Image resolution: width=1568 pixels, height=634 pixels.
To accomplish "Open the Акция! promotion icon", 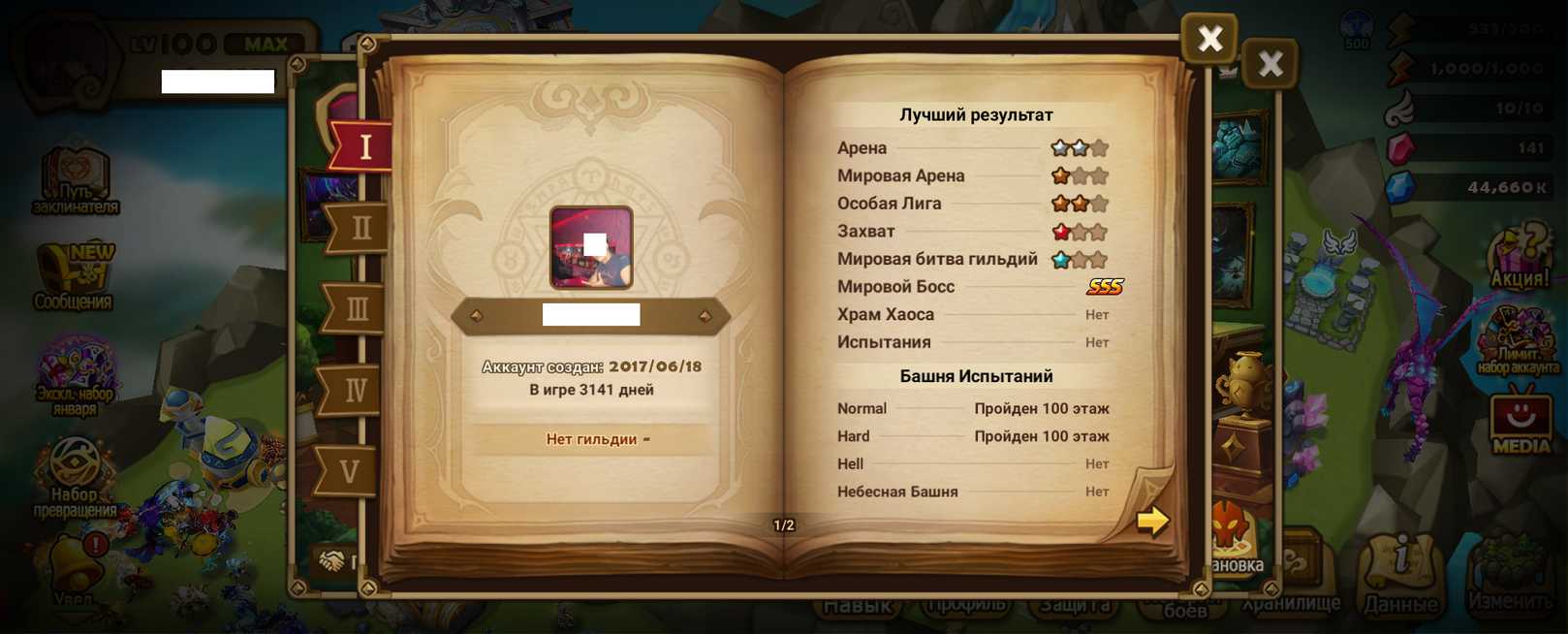I will [1519, 258].
